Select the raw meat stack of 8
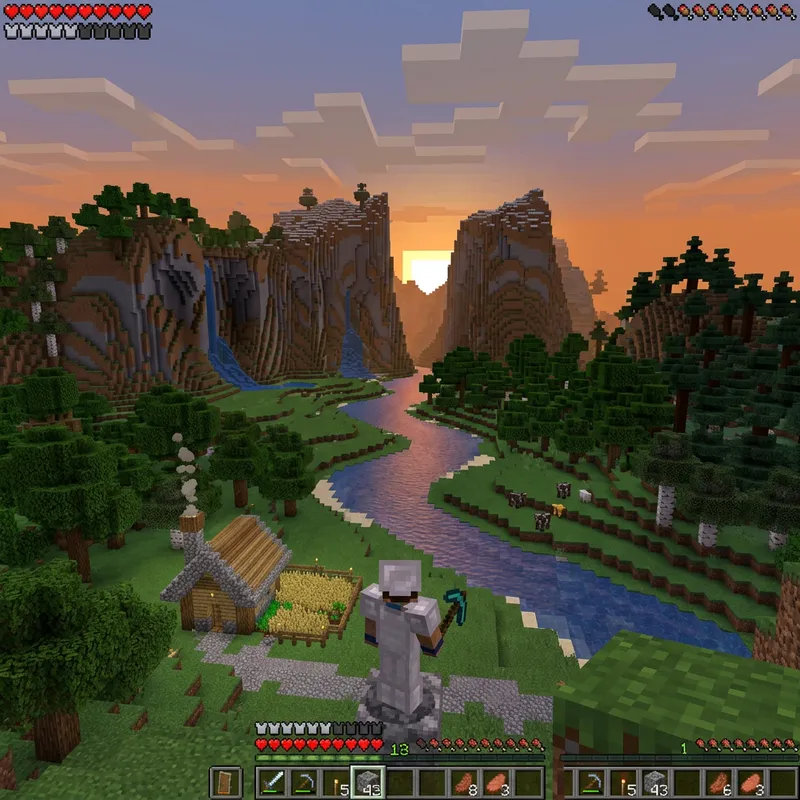This screenshot has height=800, width=800. click(x=465, y=782)
